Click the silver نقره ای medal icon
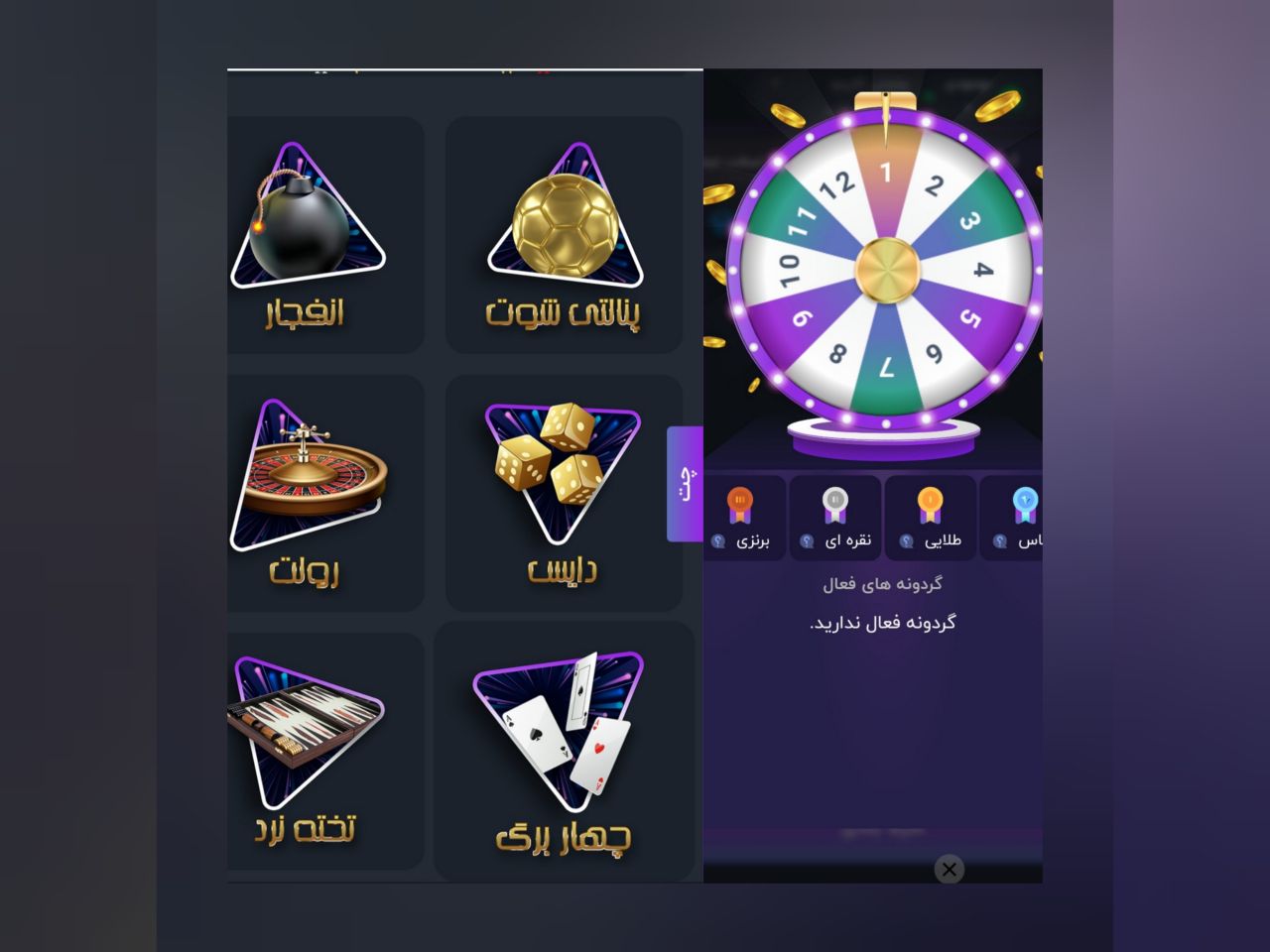The width and height of the screenshot is (1270, 952). [834, 504]
